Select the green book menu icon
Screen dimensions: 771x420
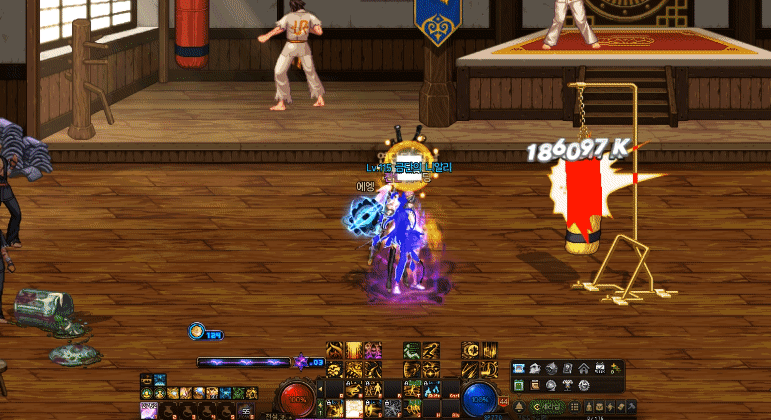tap(518, 386)
